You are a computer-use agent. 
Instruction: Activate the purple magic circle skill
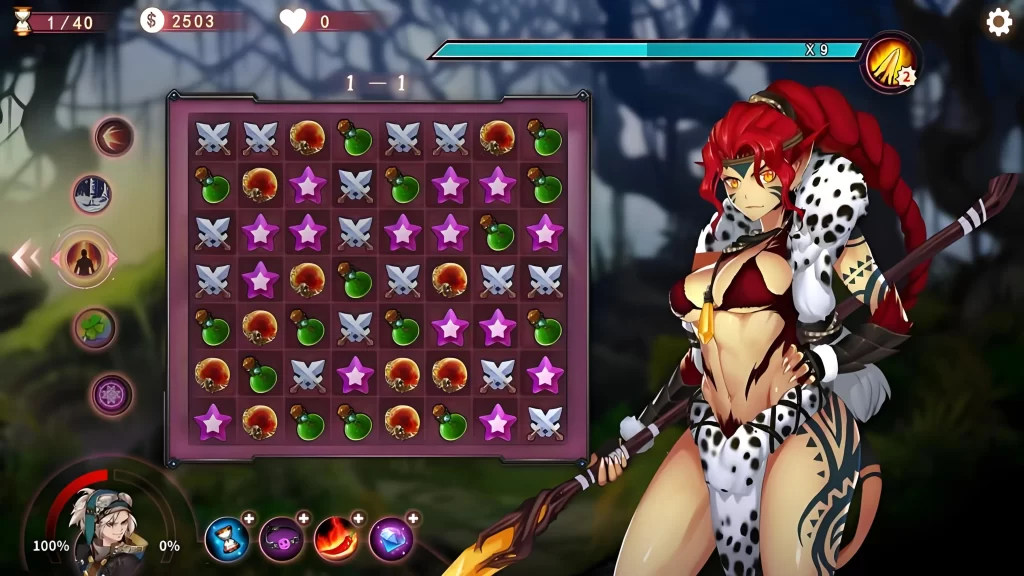(x=112, y=394)
